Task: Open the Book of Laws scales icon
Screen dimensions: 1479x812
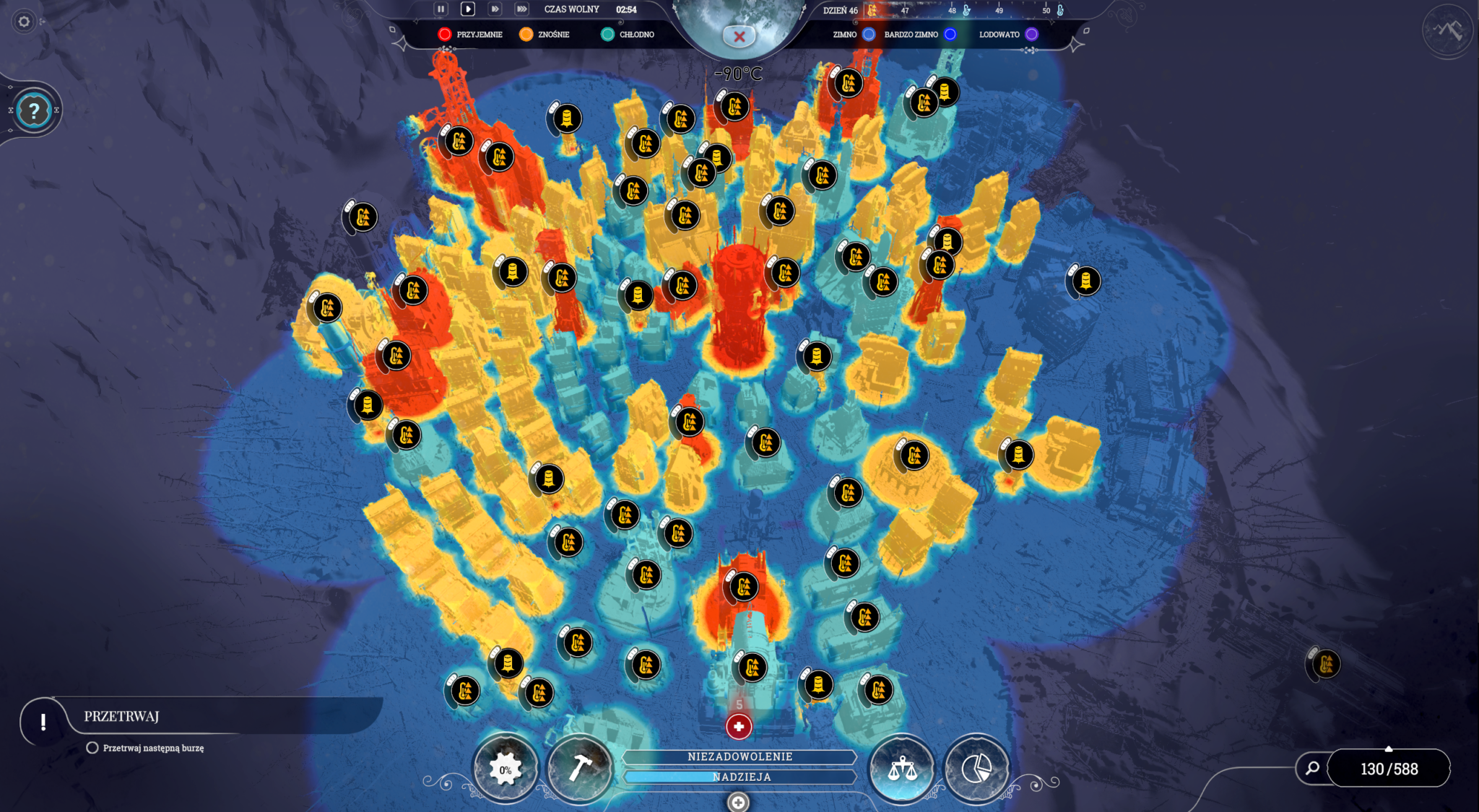Action: click(902, 768)
